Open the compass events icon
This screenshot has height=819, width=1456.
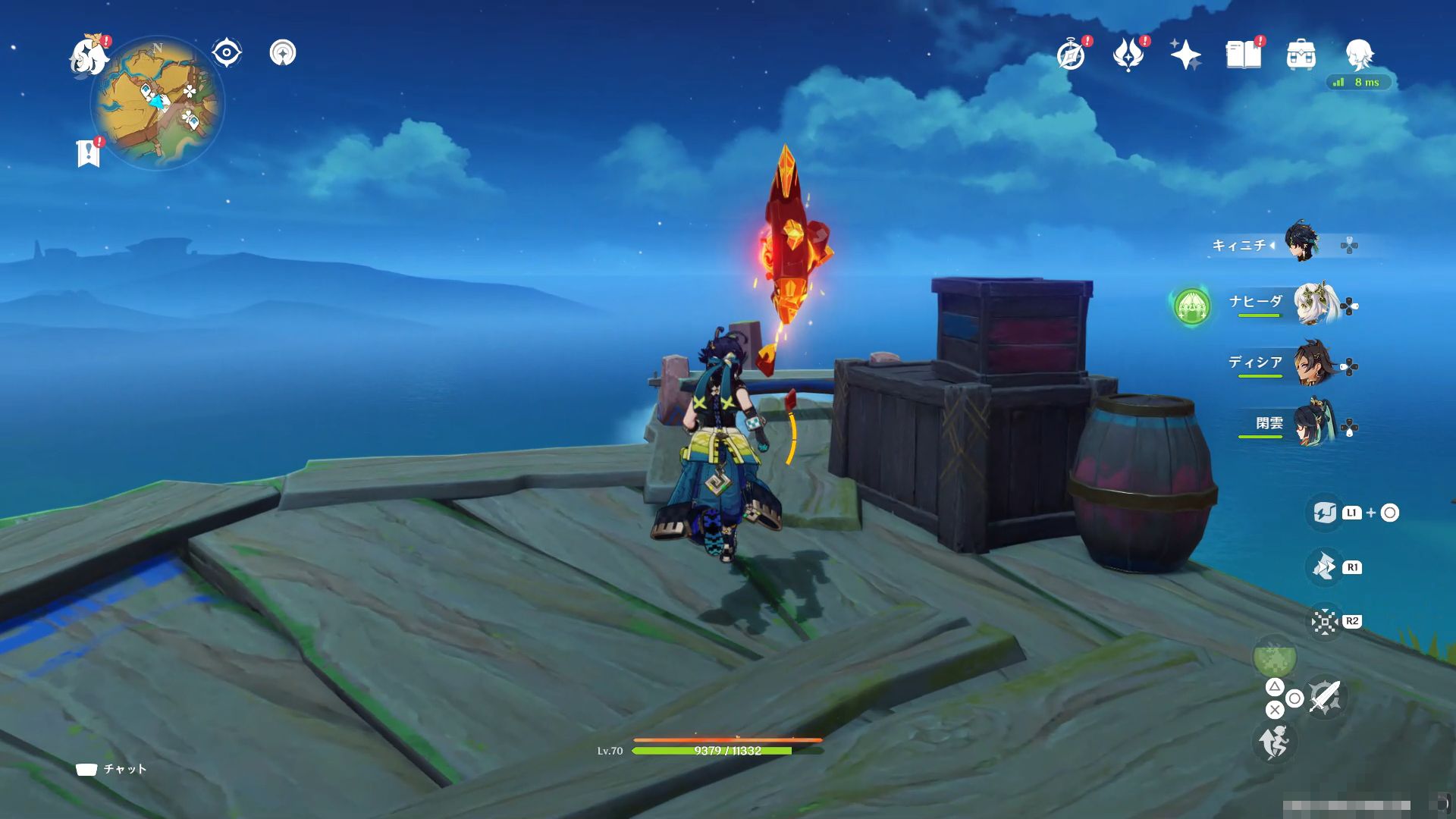(1071, 55)
